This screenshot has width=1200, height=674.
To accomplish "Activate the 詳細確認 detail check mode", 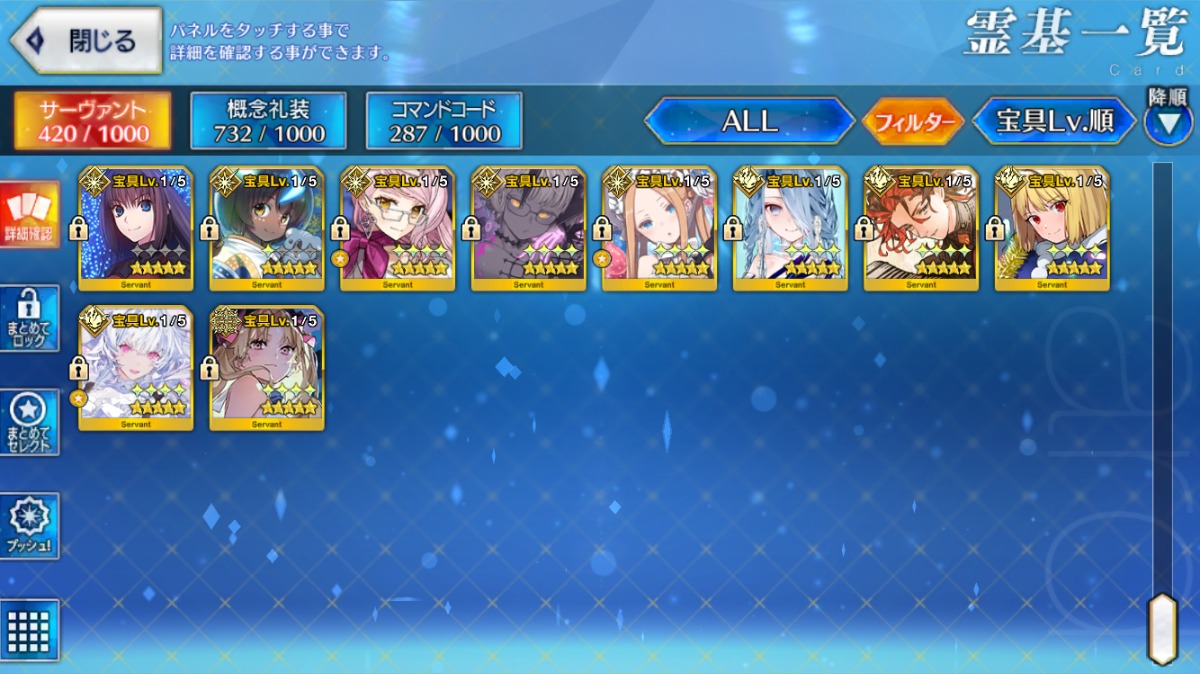I will click(29, 215).
